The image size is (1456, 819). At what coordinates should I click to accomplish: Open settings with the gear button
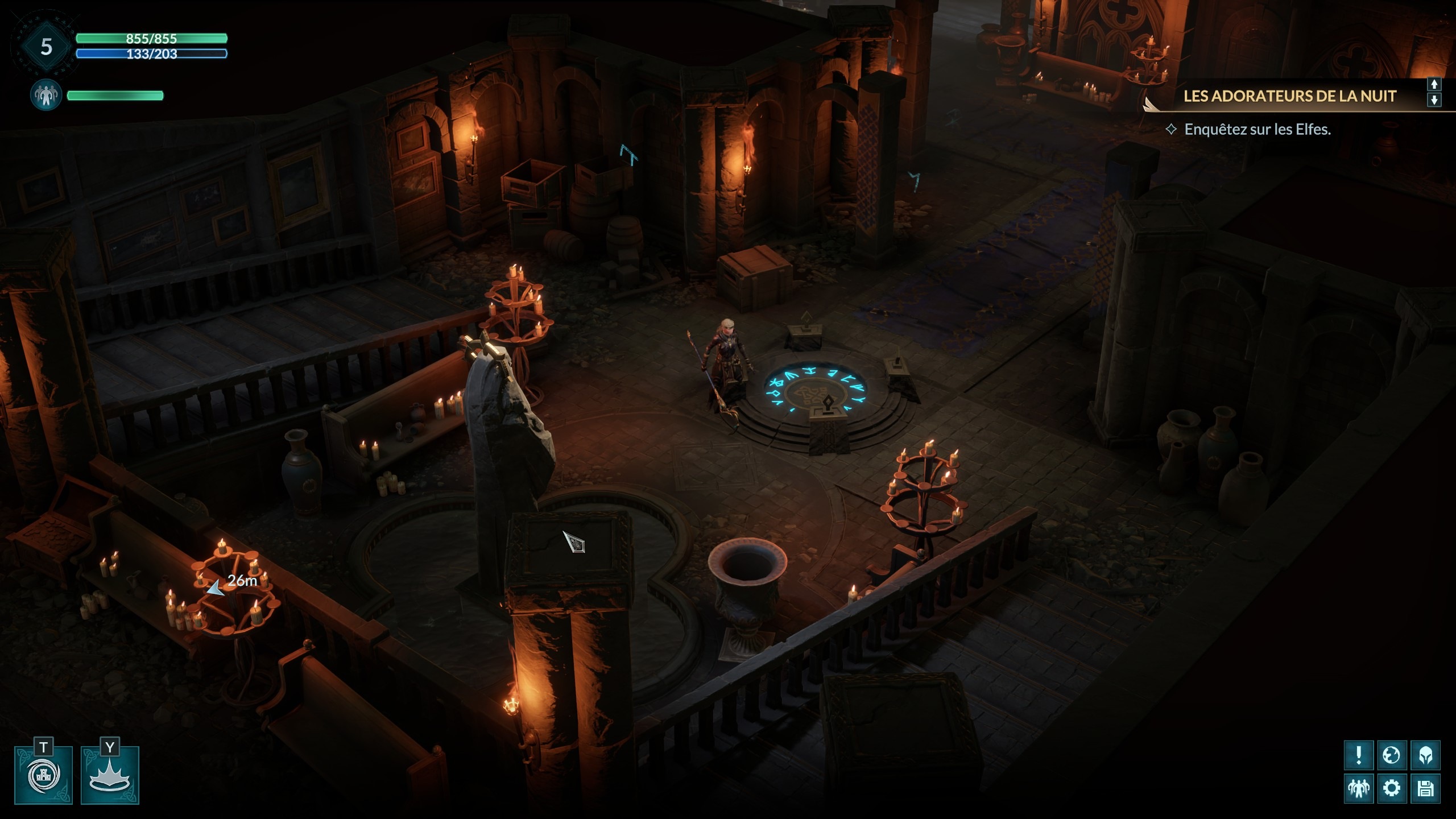(x=1392, y=788)
